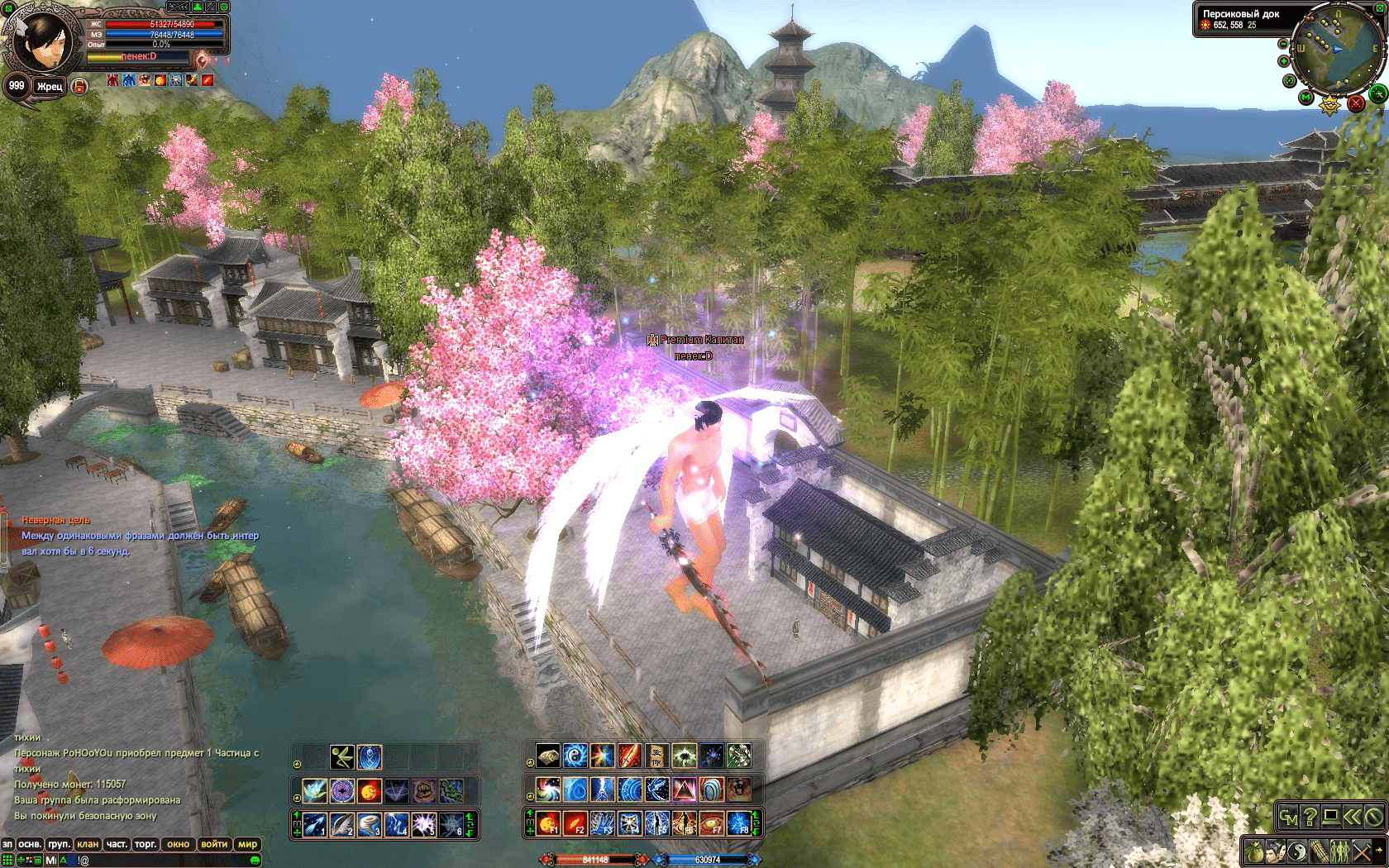Viewport: 1389px width, 868px height.
Task: Click the golden sun icon below the minimap
Action: [x=1329, y=105]
